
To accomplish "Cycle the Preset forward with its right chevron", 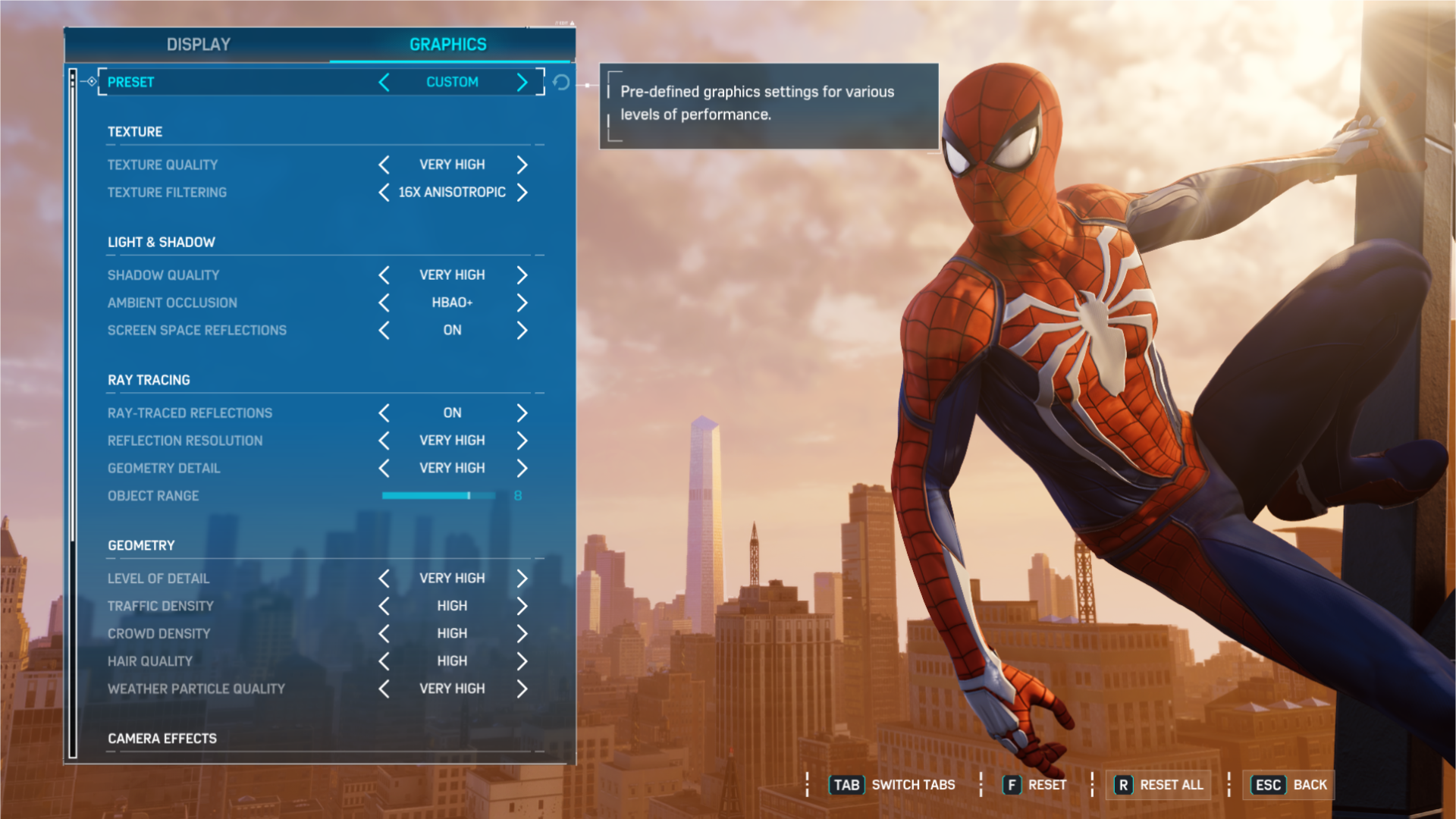I will tap(522, 82).
